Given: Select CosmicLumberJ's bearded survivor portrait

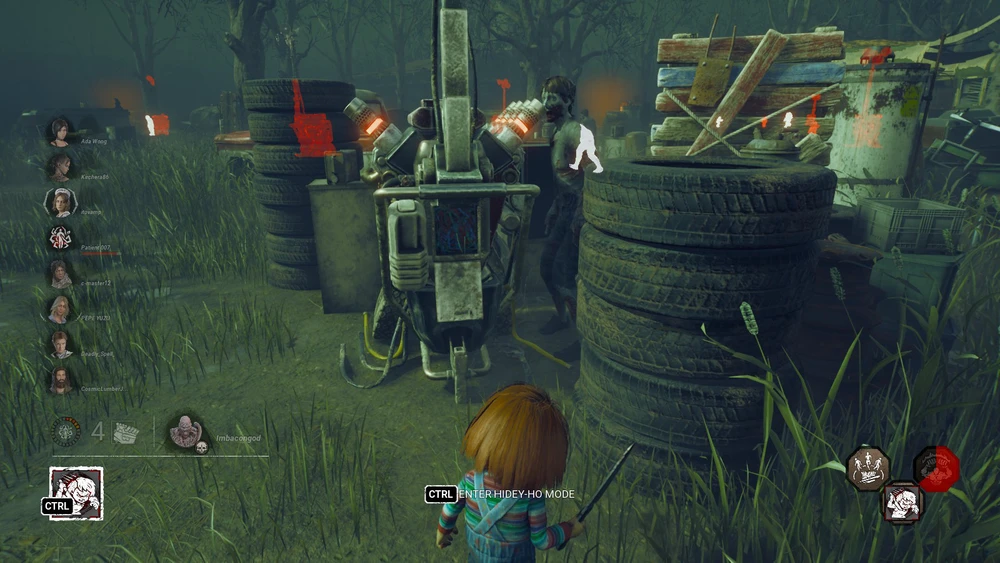Looking at the screenshot, I should click(60, 380).
